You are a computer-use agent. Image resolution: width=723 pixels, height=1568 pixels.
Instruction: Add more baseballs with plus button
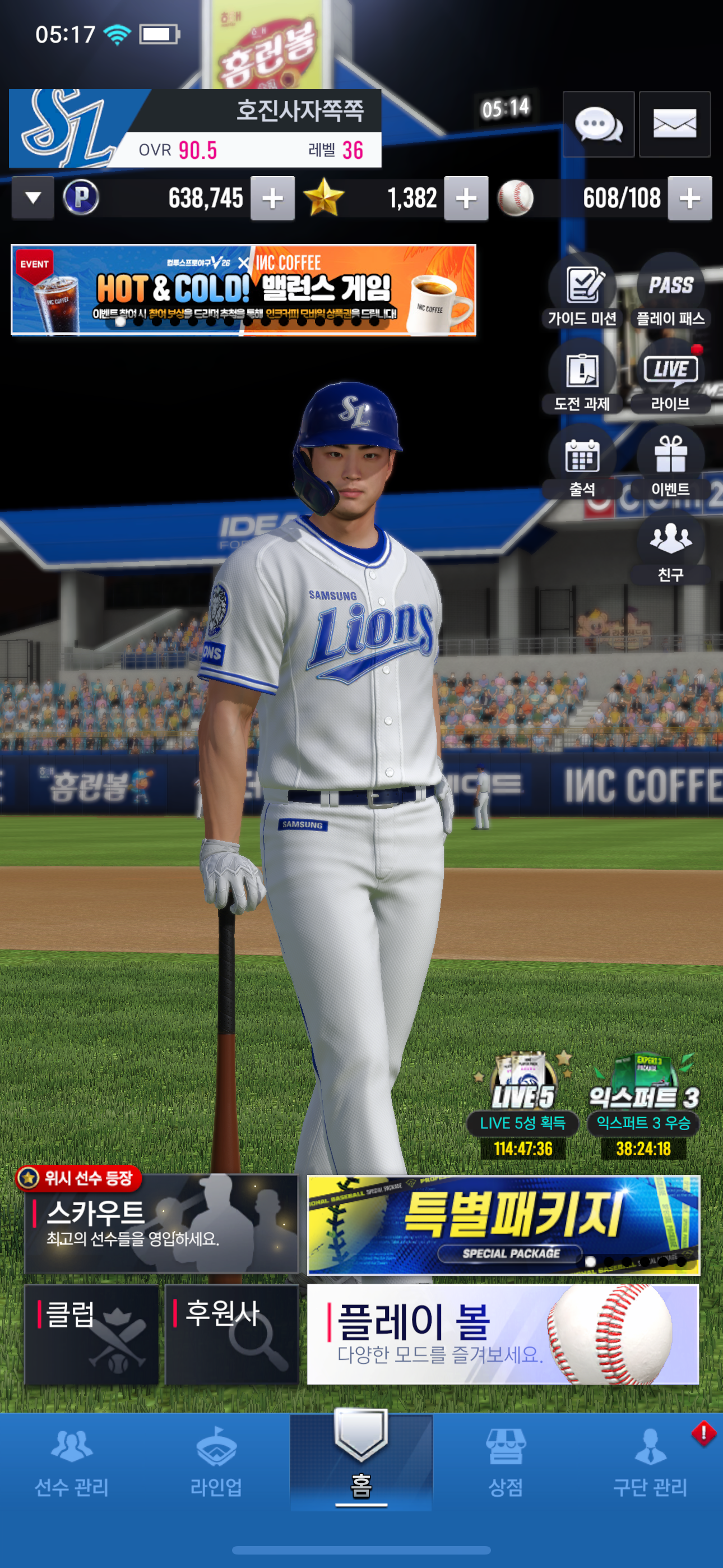coord(689,199)
